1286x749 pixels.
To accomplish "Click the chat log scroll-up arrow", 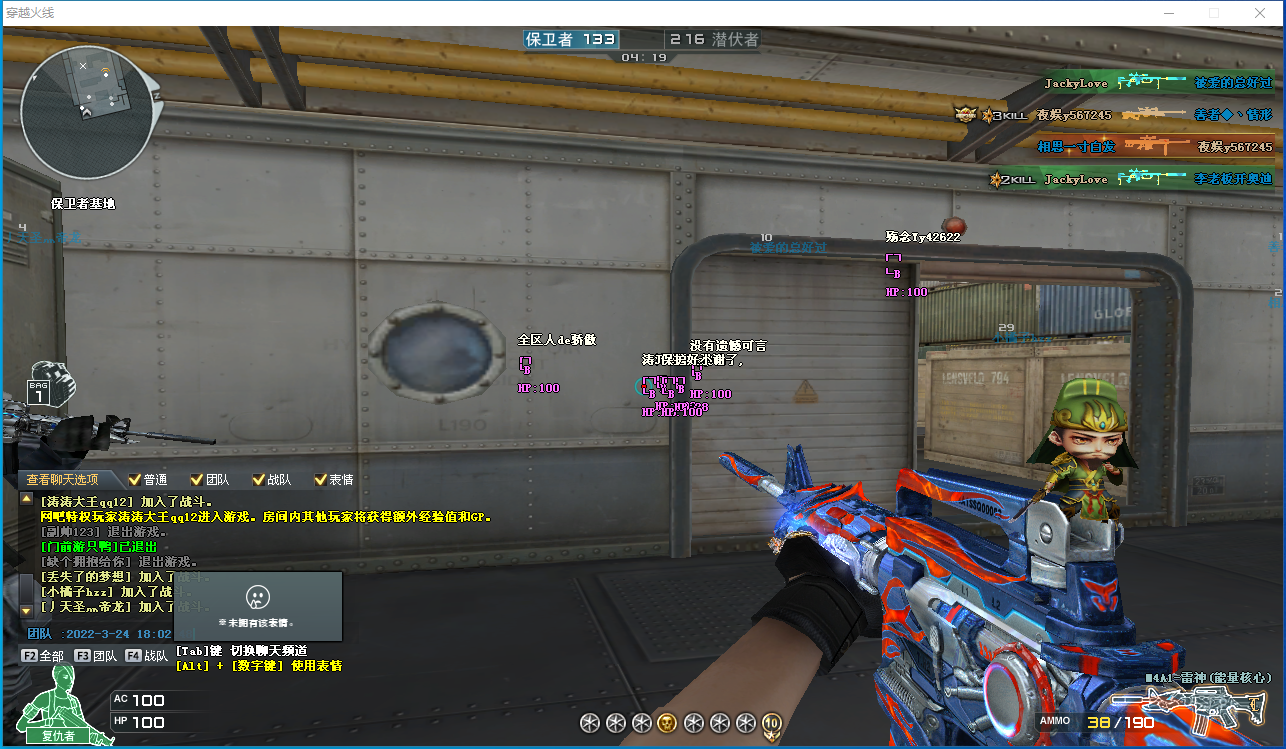I will [x=26, y=498].
